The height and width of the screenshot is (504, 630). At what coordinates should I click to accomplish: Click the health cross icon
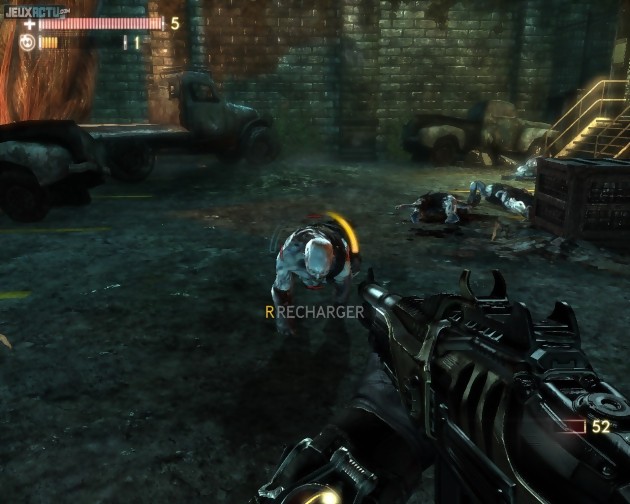30,23
